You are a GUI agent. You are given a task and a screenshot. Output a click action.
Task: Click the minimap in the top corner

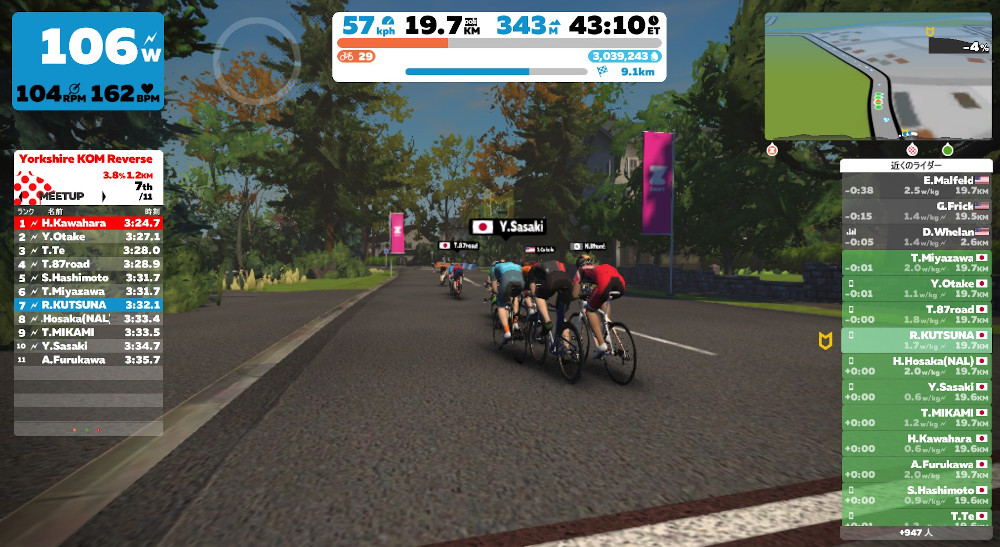click(877, 76)
